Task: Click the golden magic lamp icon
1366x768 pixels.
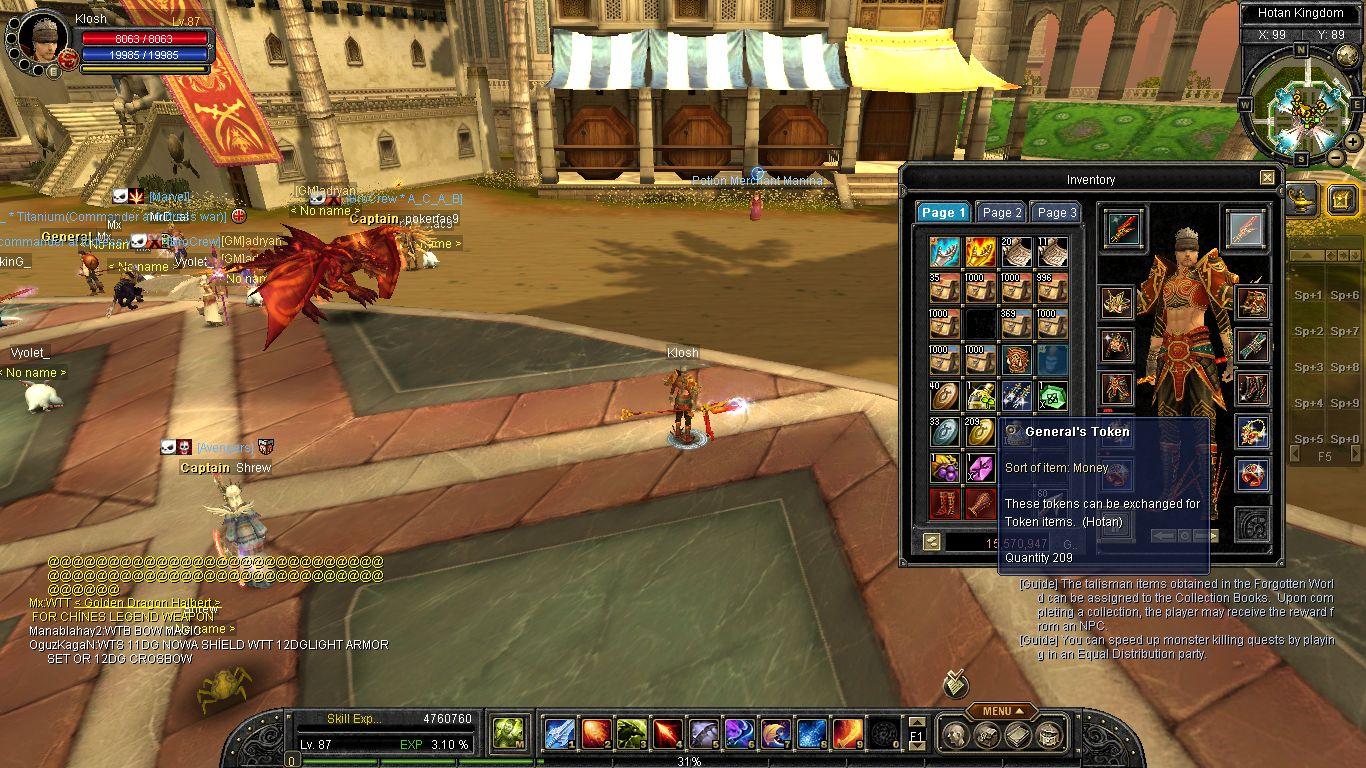Action: pos(1301,197)
